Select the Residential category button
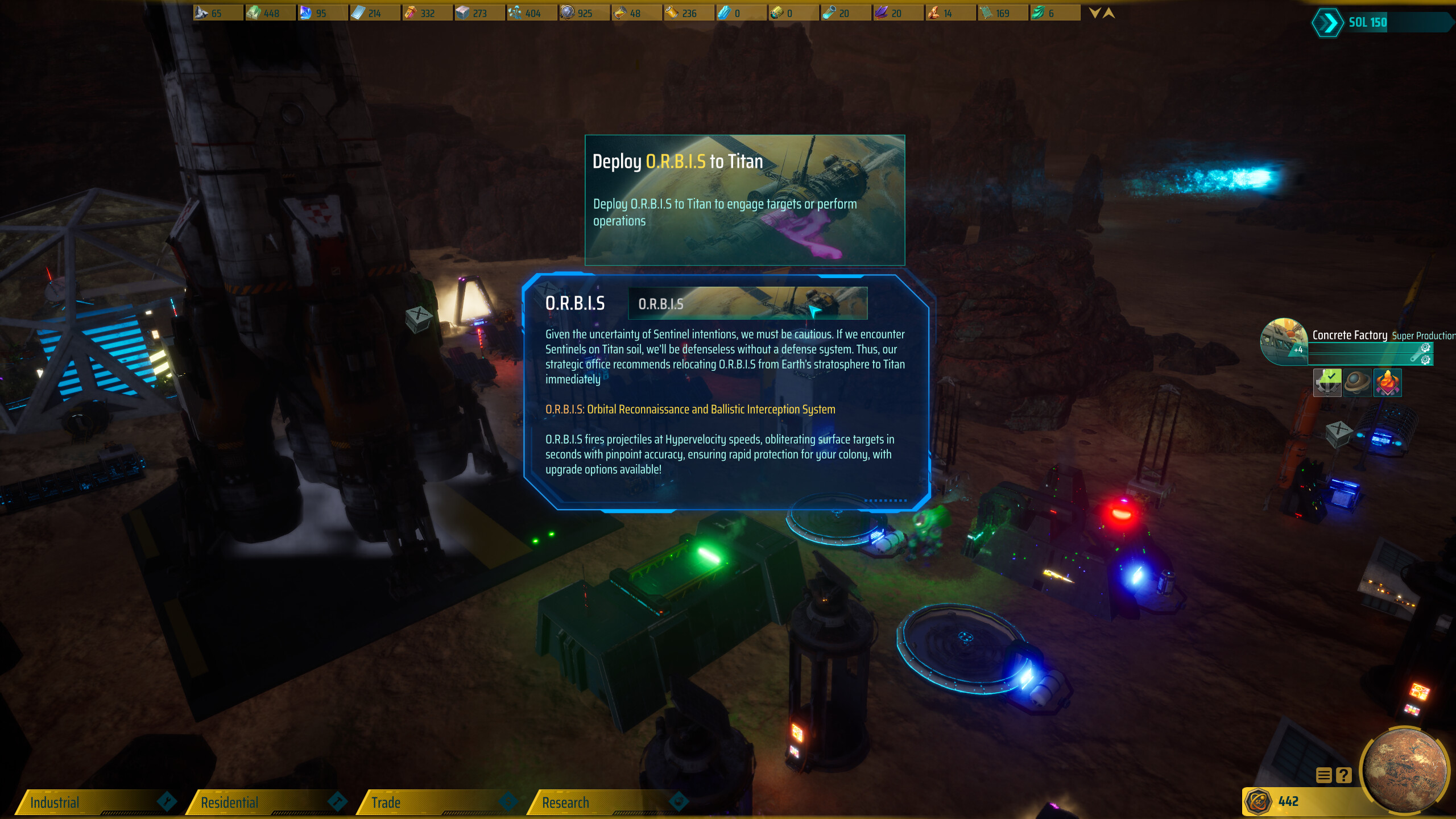 227,803
